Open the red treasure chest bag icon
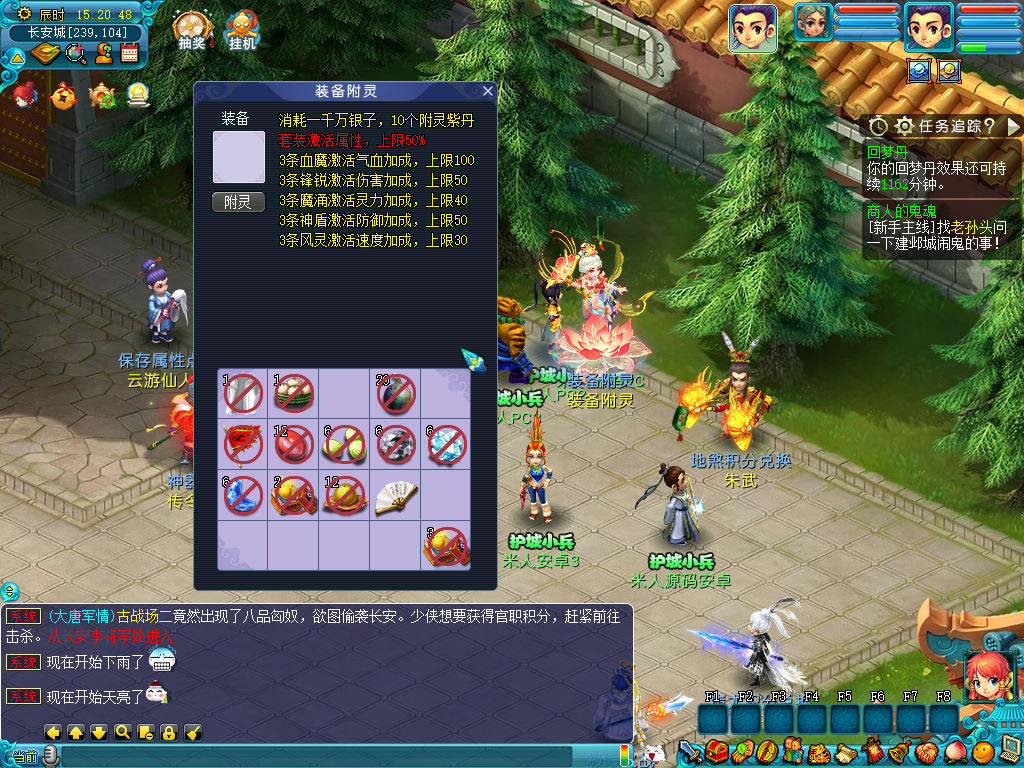Image resolution: width=1024 pixels, height=768 pixels. pyautogui.click(x=716, y=751)
